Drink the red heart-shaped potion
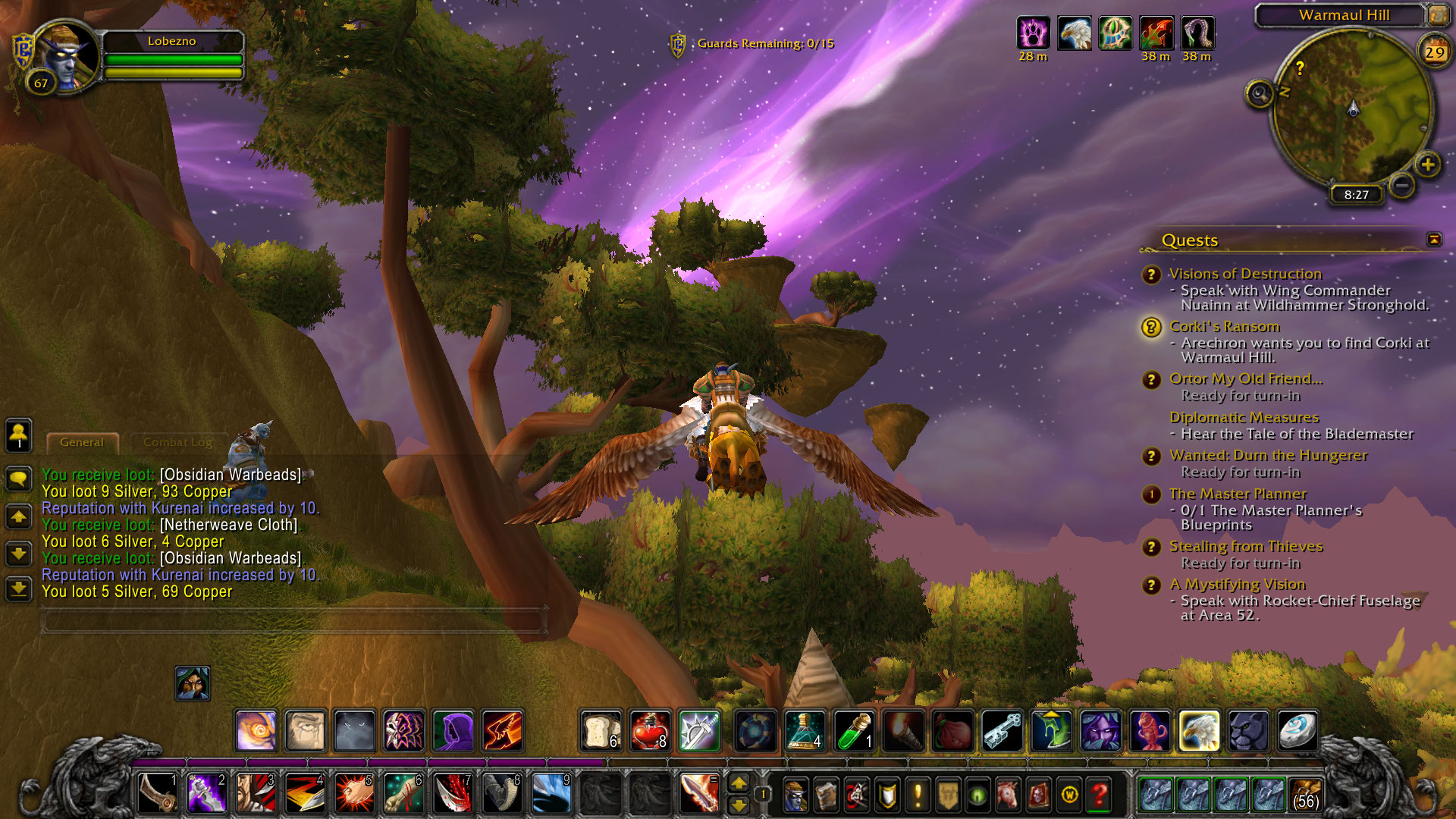 point(650,731)
